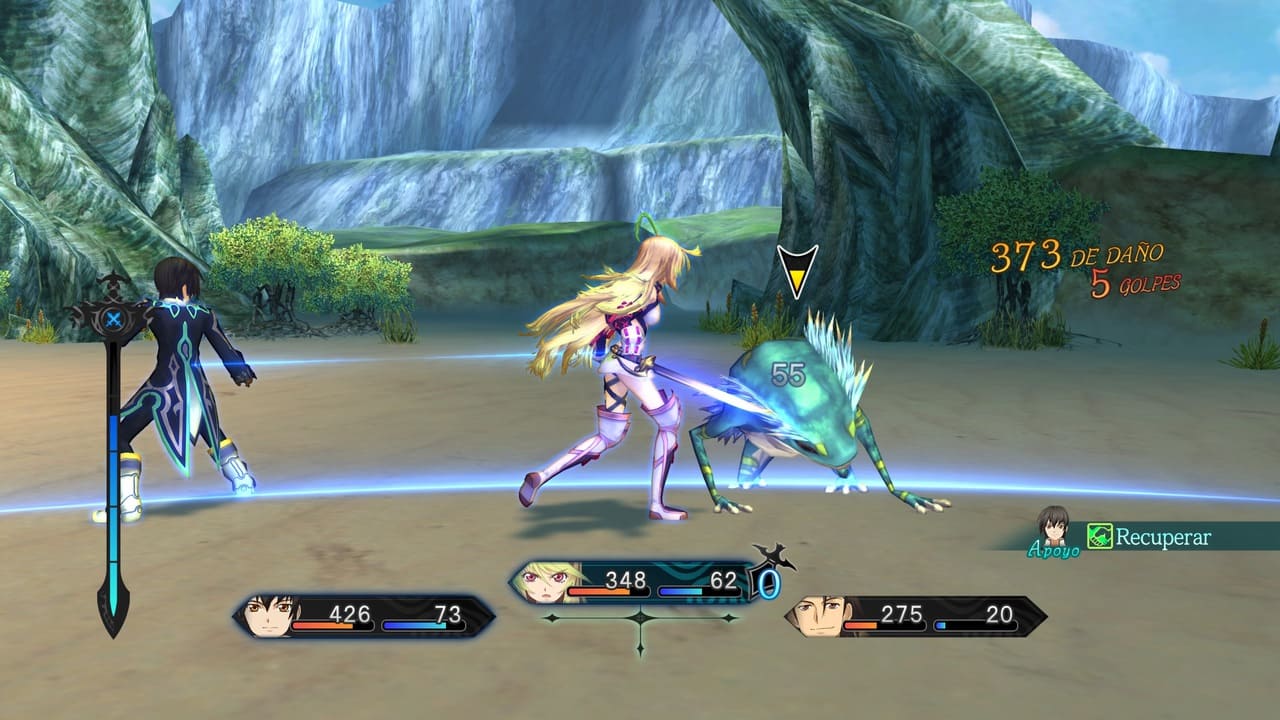
Task: Select Milla's party status panel
Action: coord(635,582)
